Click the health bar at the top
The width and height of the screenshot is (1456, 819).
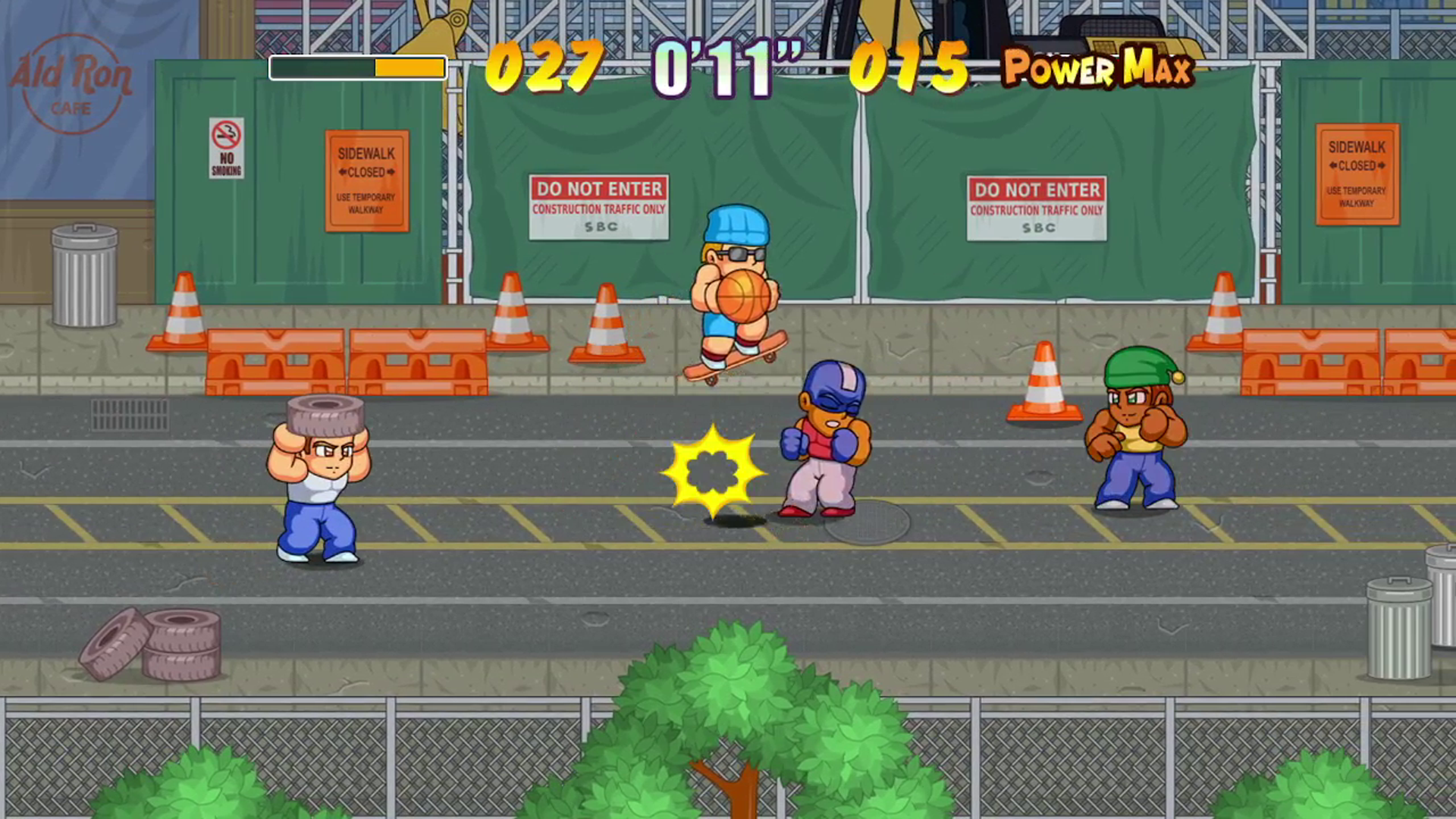point(356,68)
